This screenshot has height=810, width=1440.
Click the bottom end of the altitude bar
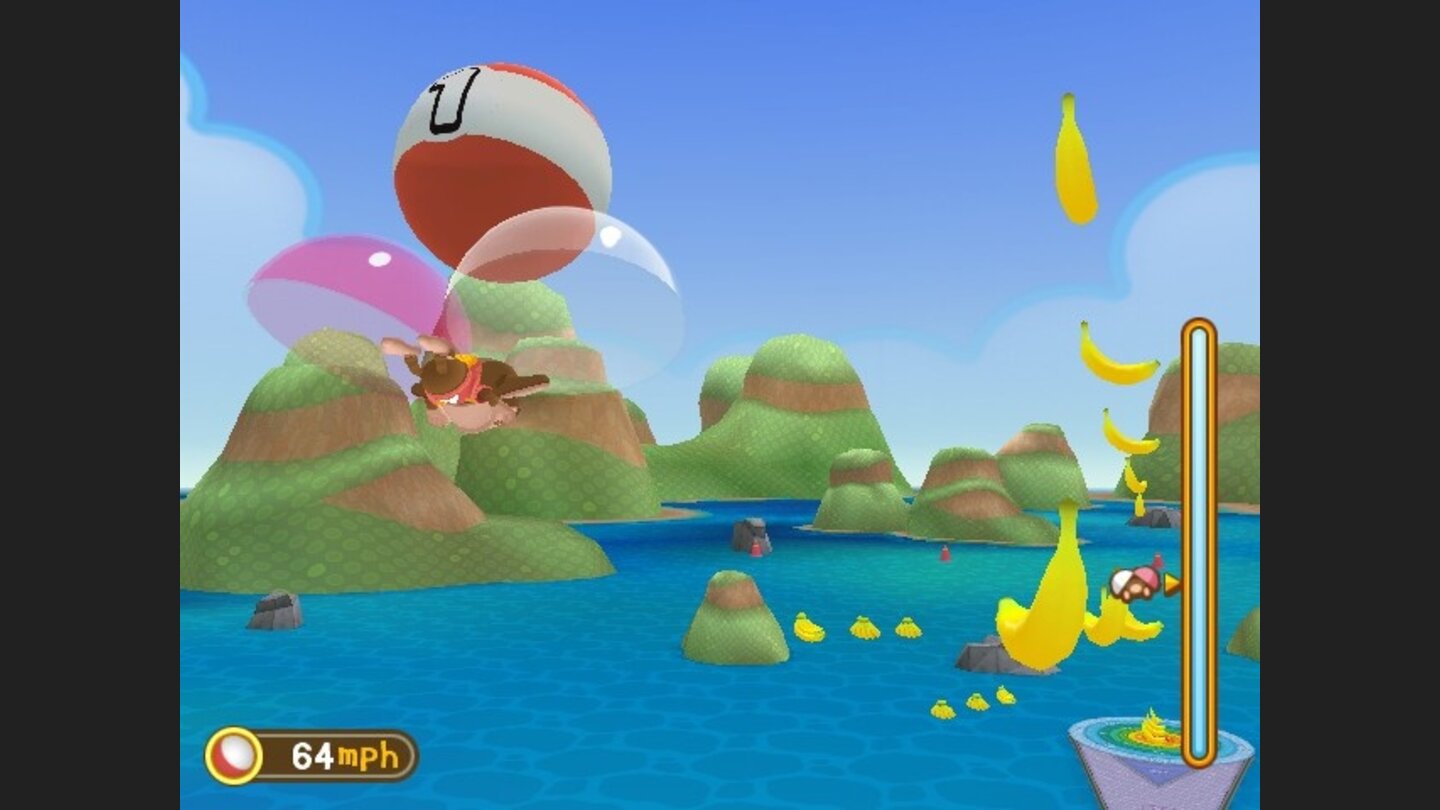click(x=1196, y=760)
